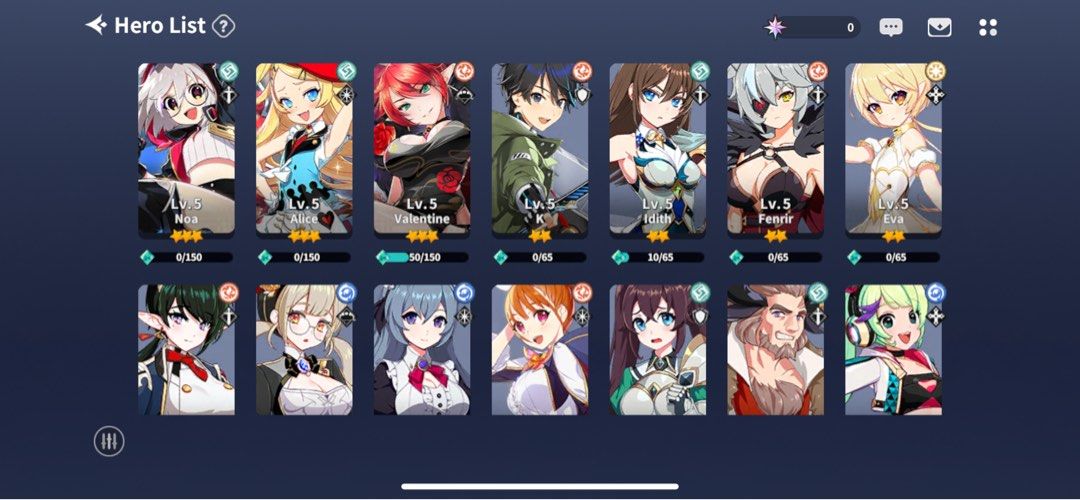Open the four-dot main menu
The height and width of the screenshot is (500, 1080).
[x=988, y=27]
